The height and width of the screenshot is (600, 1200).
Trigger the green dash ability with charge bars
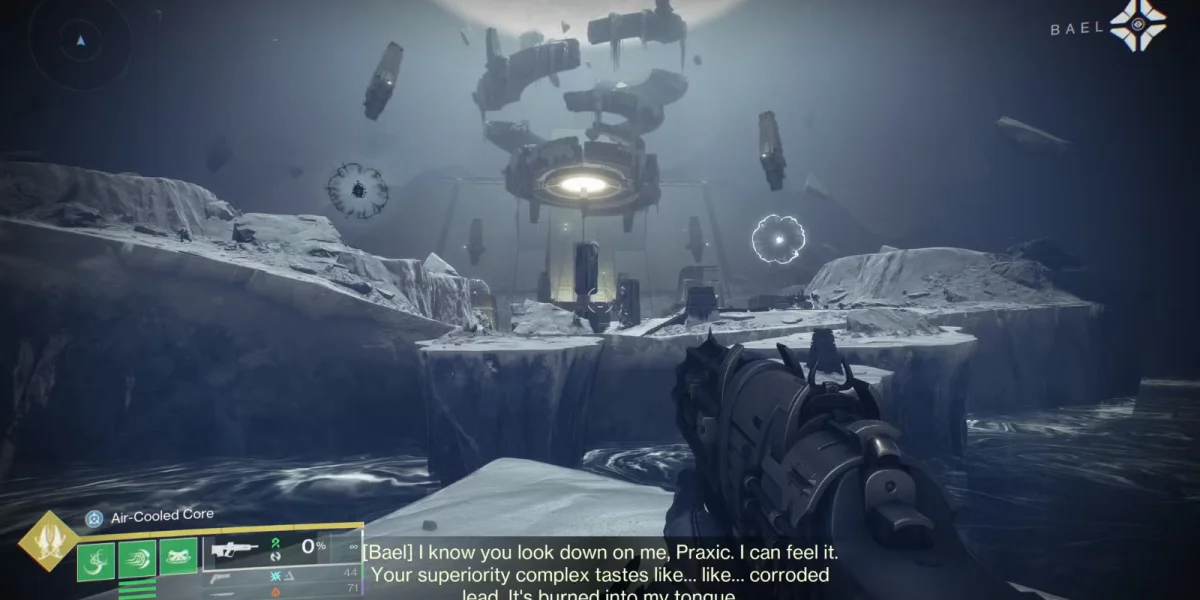point(137,559)
